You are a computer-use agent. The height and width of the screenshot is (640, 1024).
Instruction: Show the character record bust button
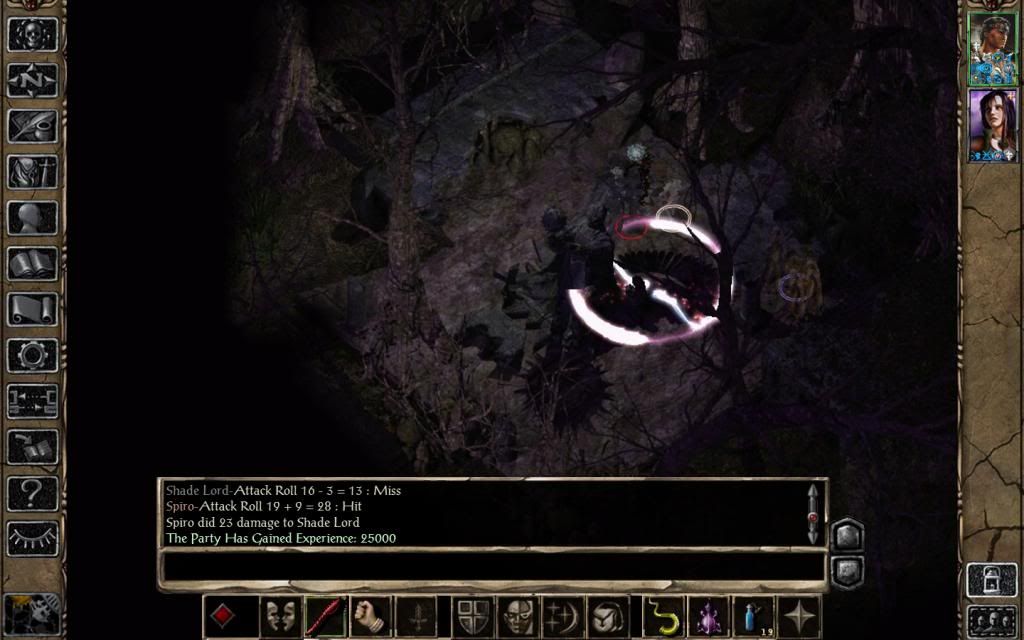32,217
